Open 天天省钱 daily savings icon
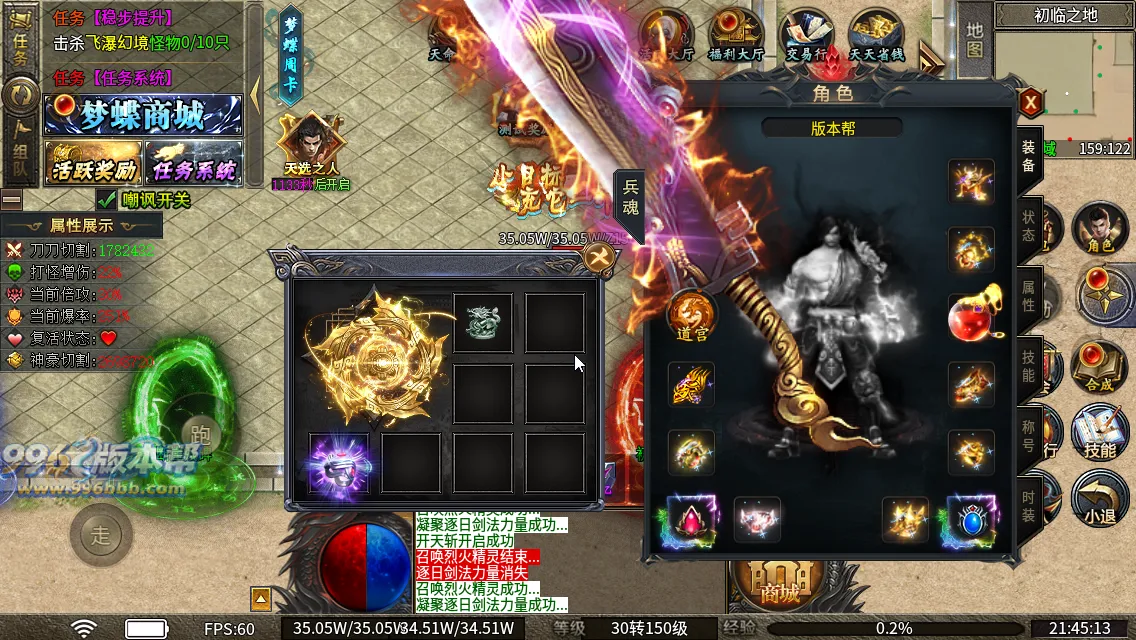This screenshot has height=640, width=1136. (x=876, y=37)
